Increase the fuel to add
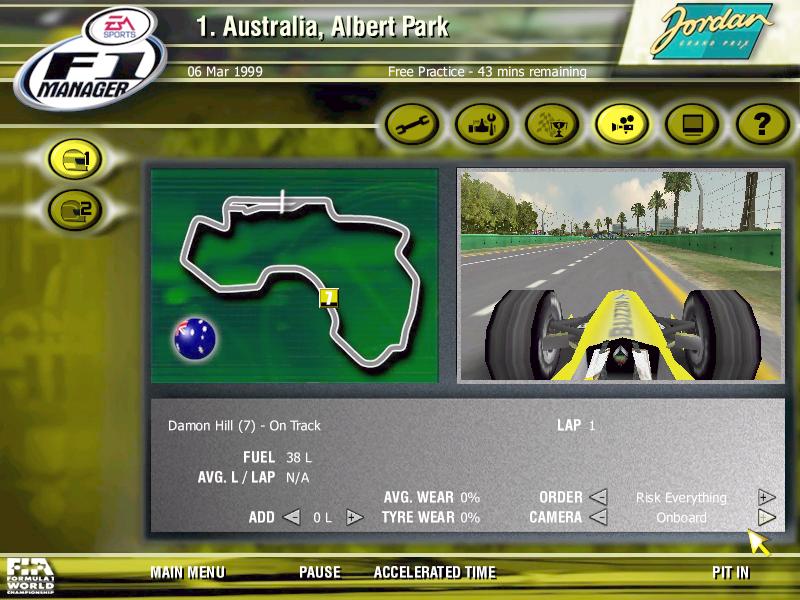 point(353,517)
